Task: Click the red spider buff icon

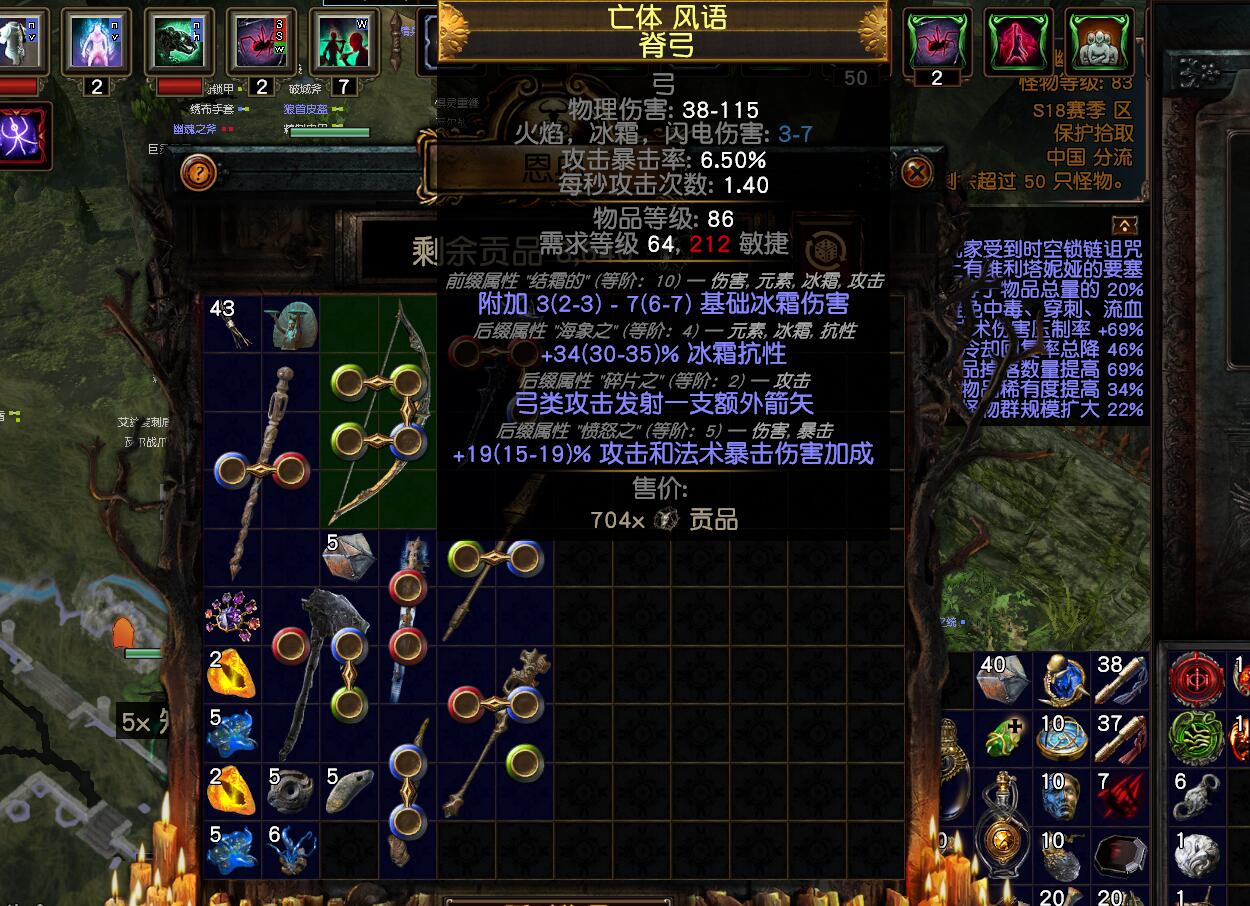Action: point(261,42)
